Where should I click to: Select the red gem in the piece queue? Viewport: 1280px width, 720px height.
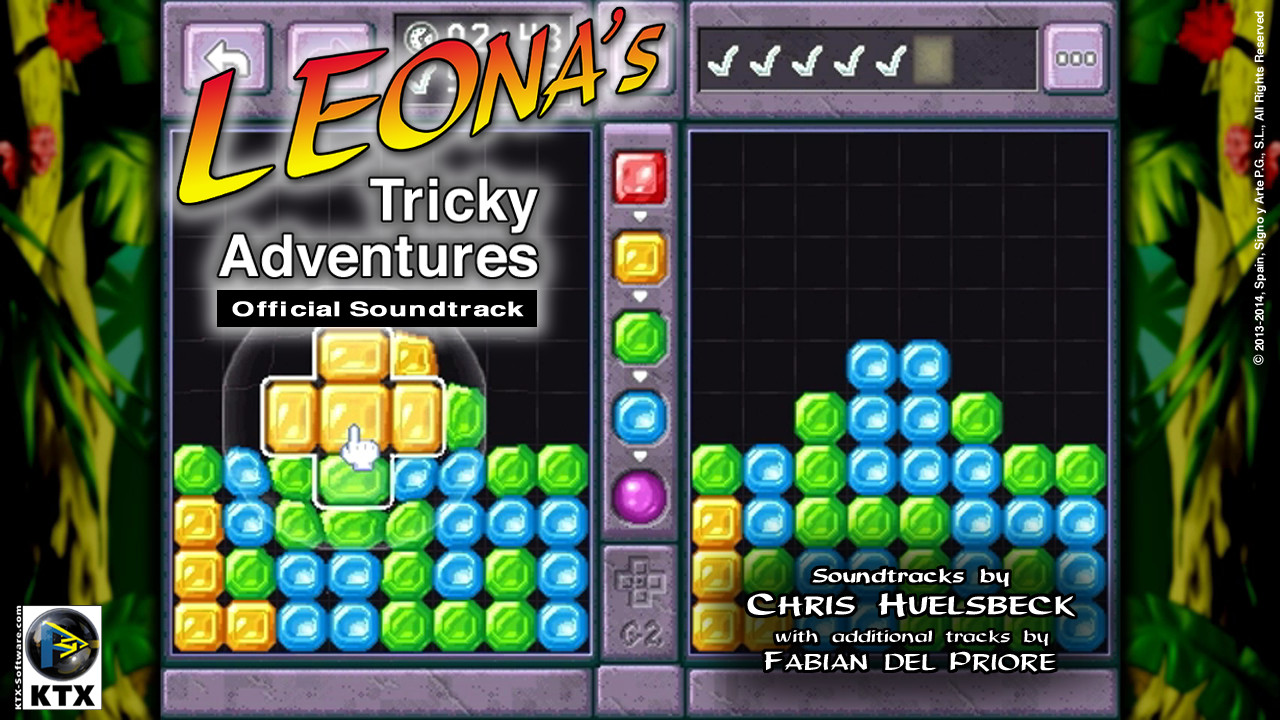[641, 175]
